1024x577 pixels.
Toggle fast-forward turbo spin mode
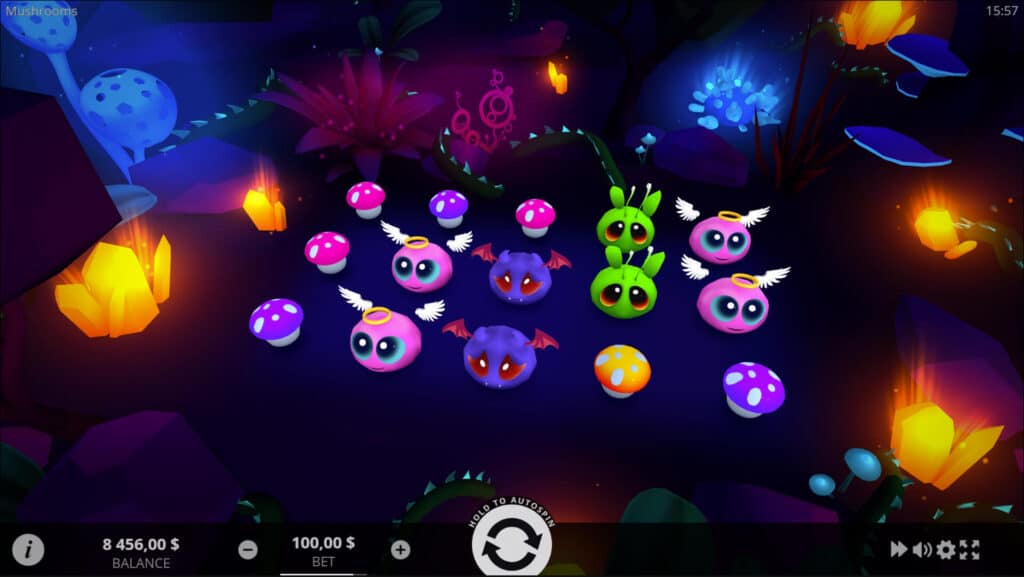tap(899, 549)
